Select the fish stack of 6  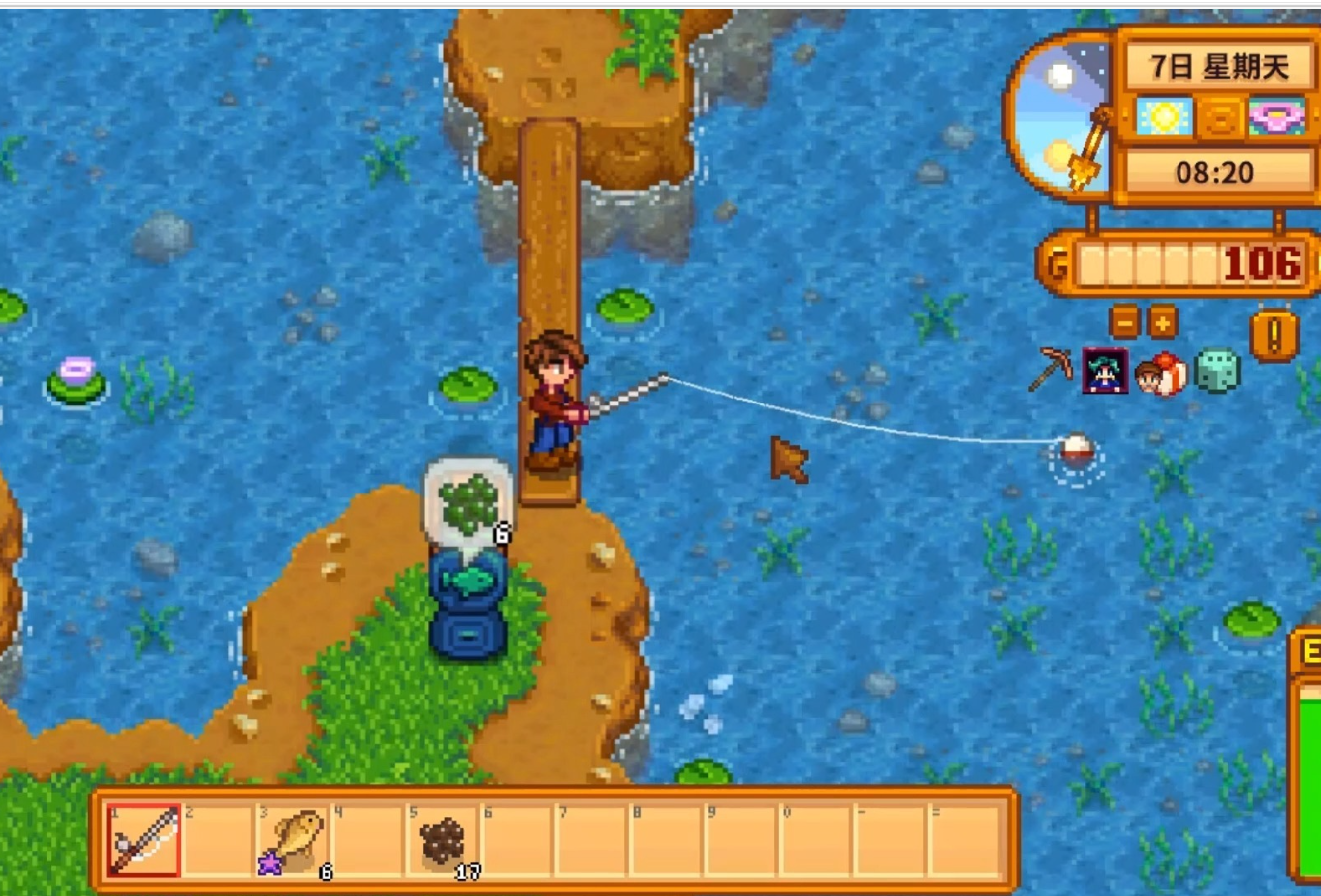[x=295, y=840]
